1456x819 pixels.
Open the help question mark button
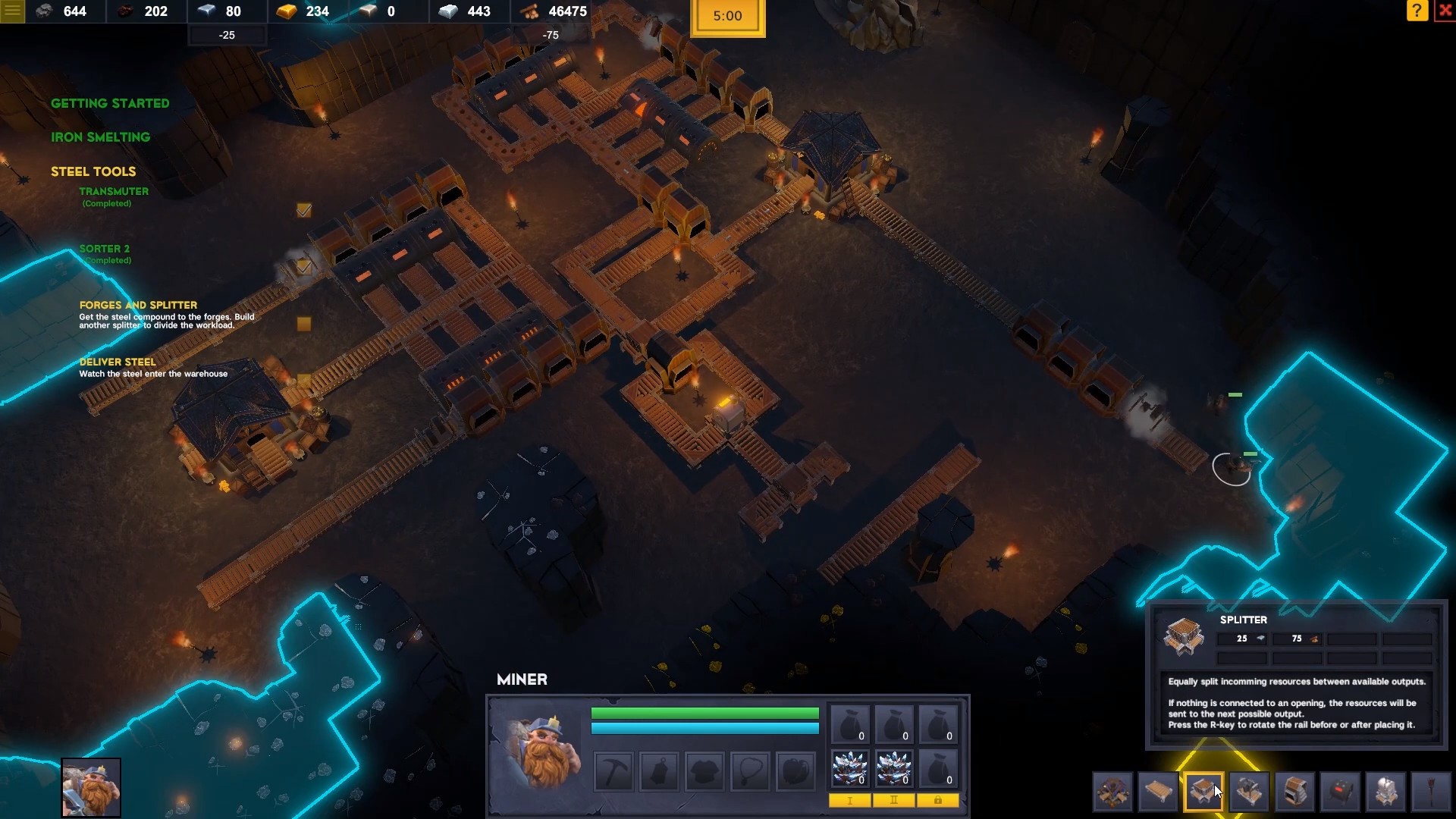1417,11
